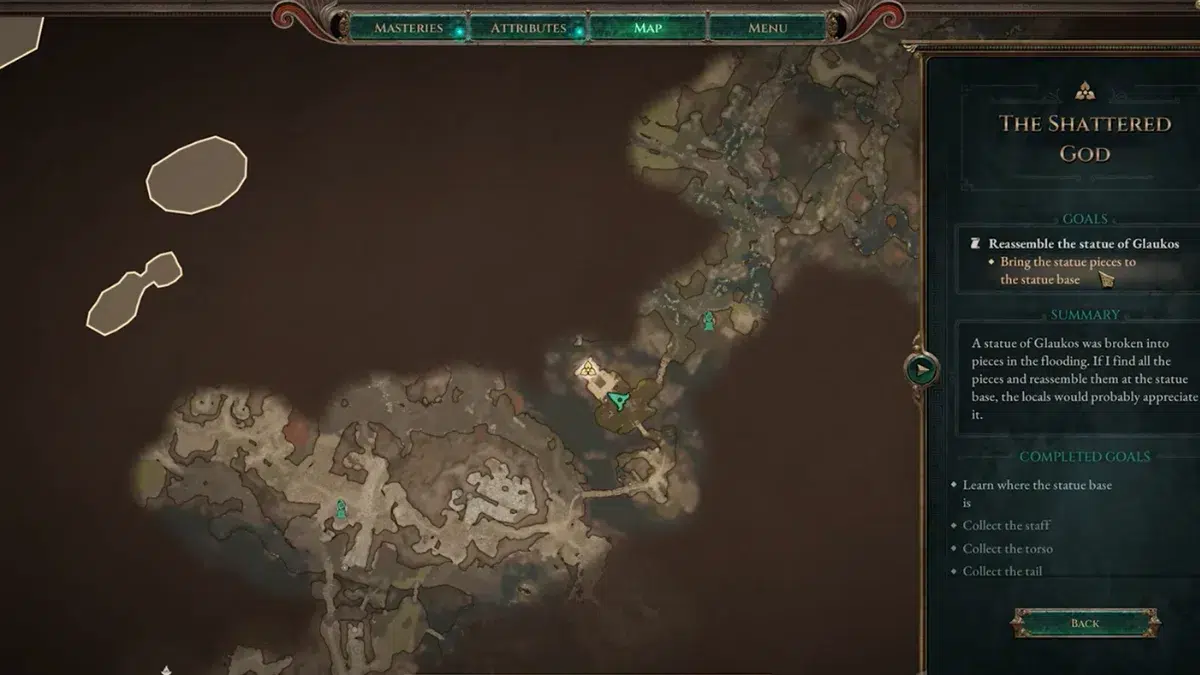
Task: Click the golden quest marker on the map
Action: tap(588, 370)
